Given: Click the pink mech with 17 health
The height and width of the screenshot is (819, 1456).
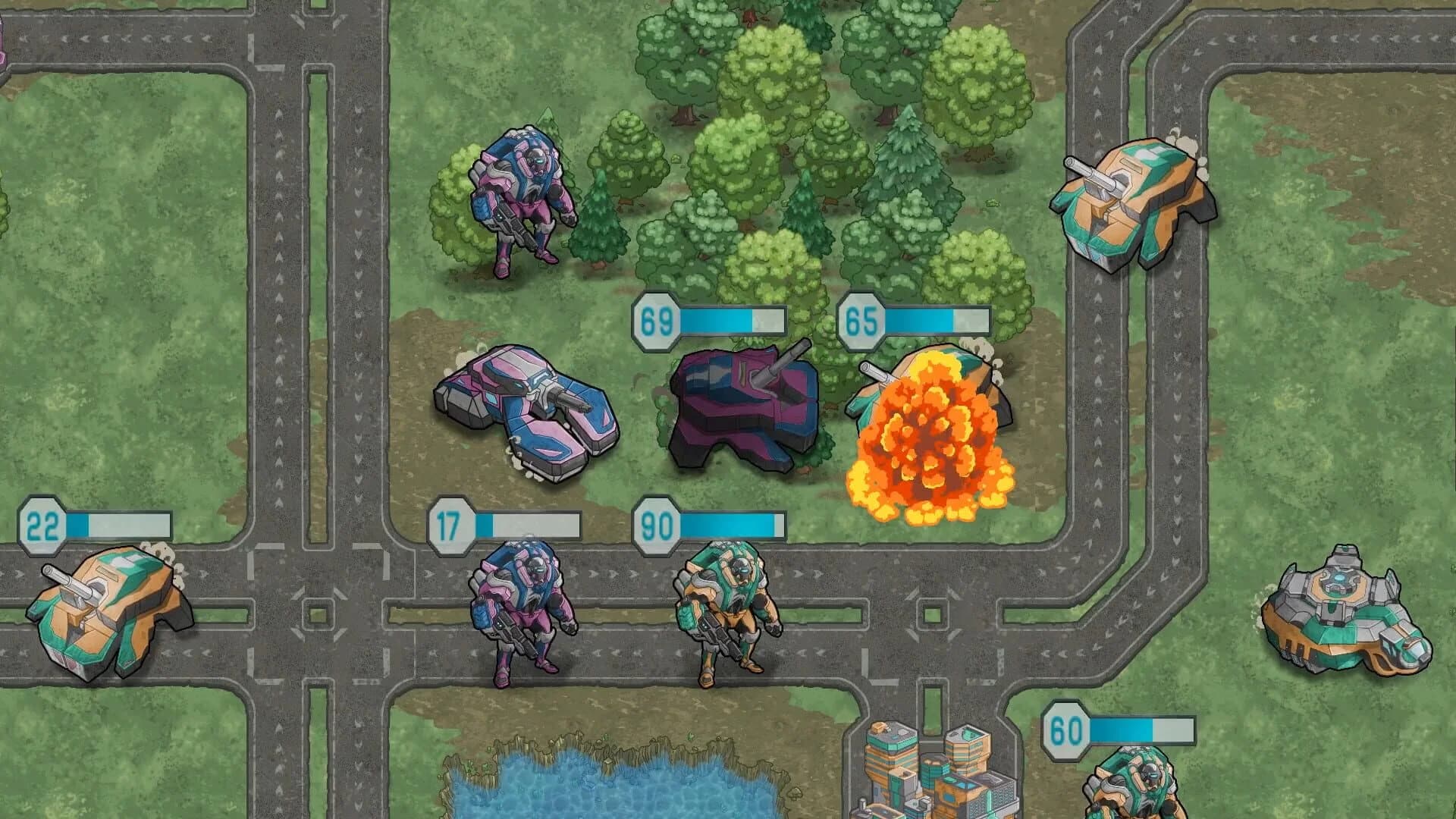Looking at the screenshot, I should coord(516,614).
